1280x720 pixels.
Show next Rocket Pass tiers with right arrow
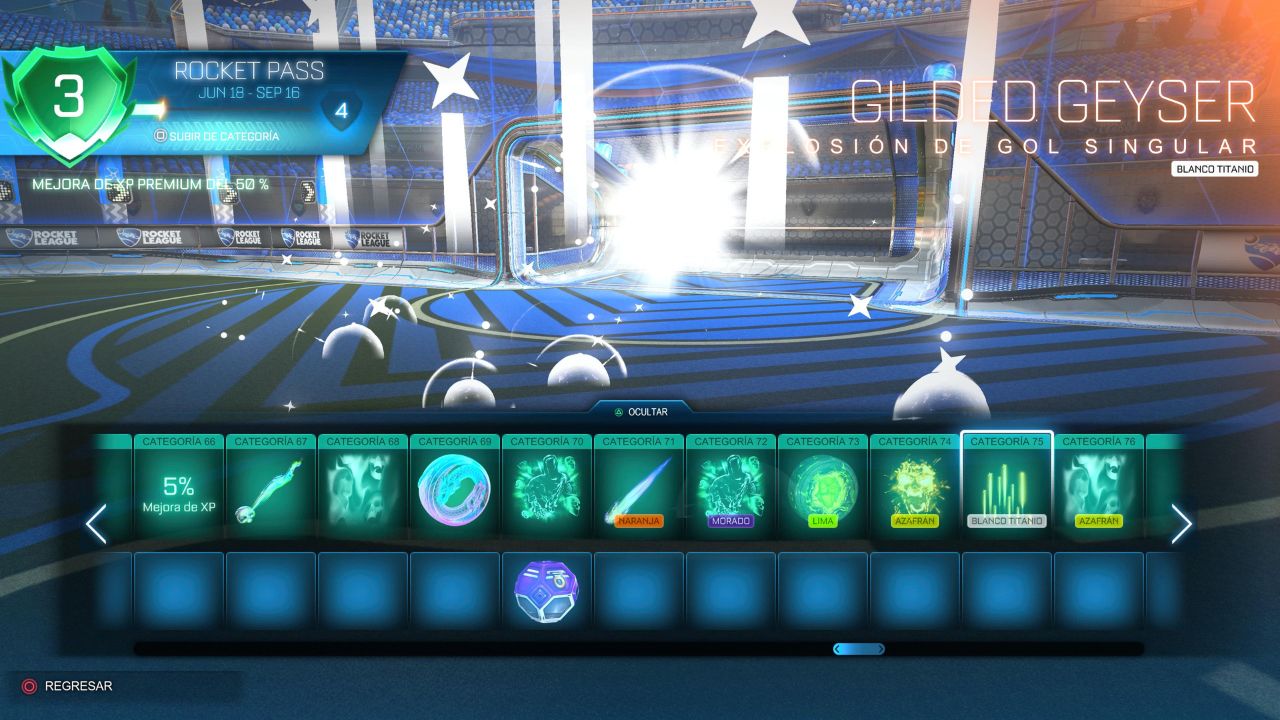pos(1181,524)
